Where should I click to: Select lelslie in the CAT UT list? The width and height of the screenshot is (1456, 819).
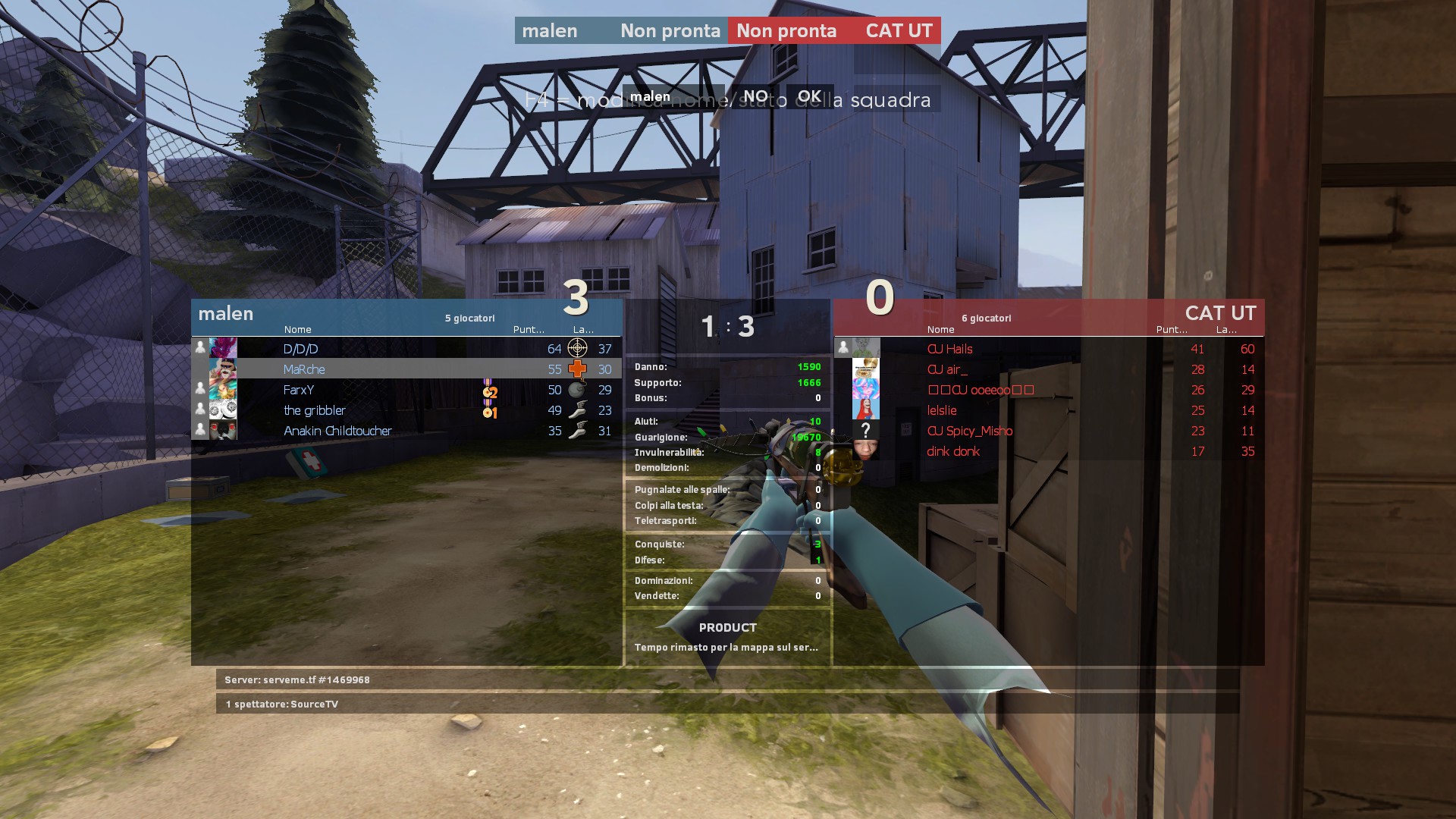click(942, 410)
